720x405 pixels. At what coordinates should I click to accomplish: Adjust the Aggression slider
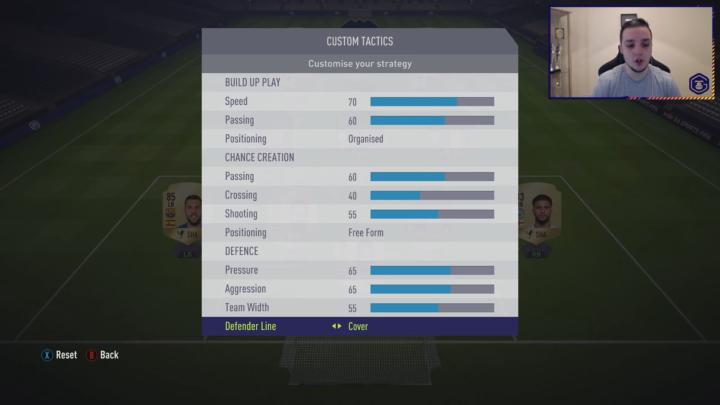point(432,289)
